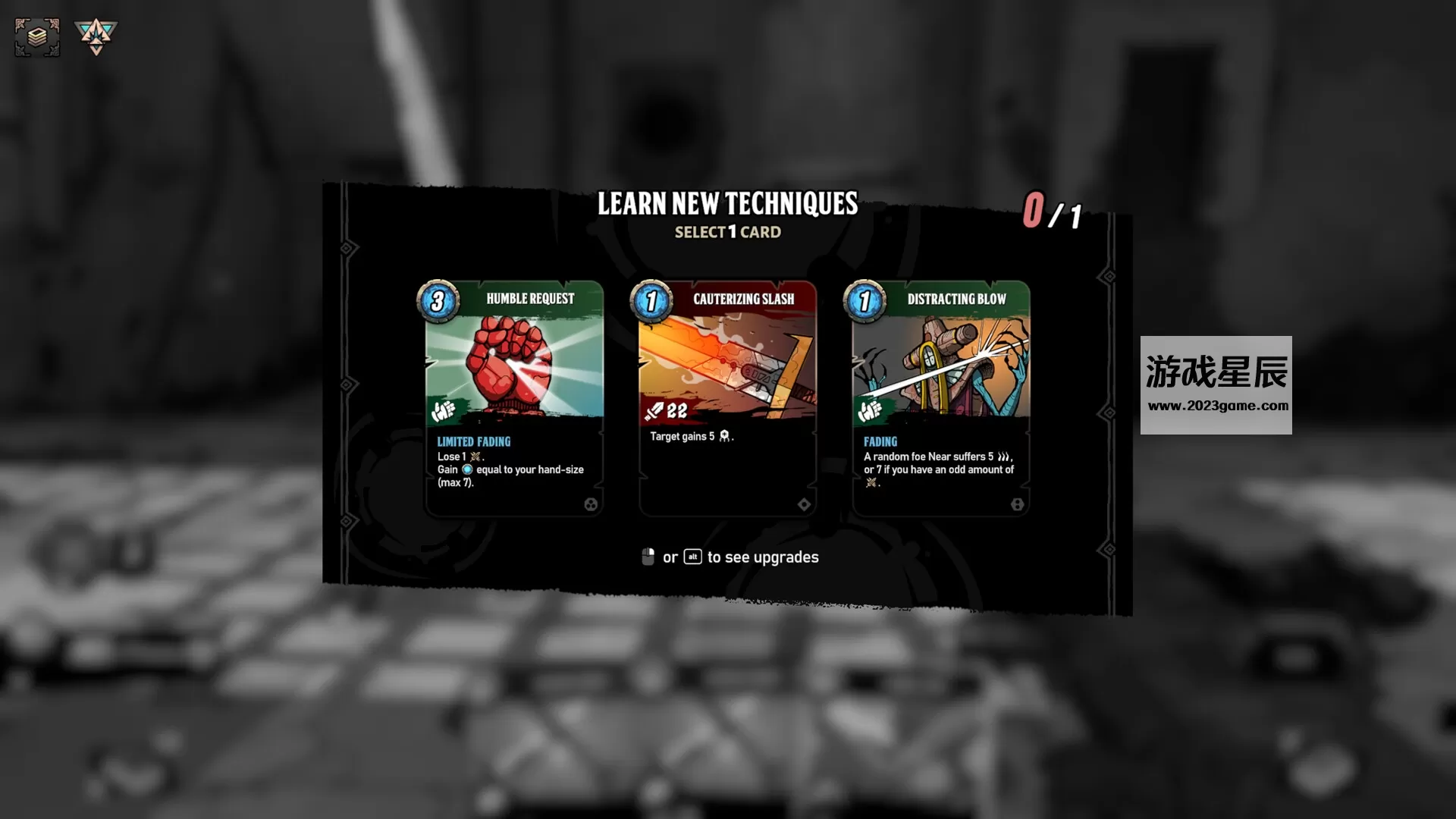Open the deck icon in top-left corner
The image size is (1456, 819).
[36, 36]
